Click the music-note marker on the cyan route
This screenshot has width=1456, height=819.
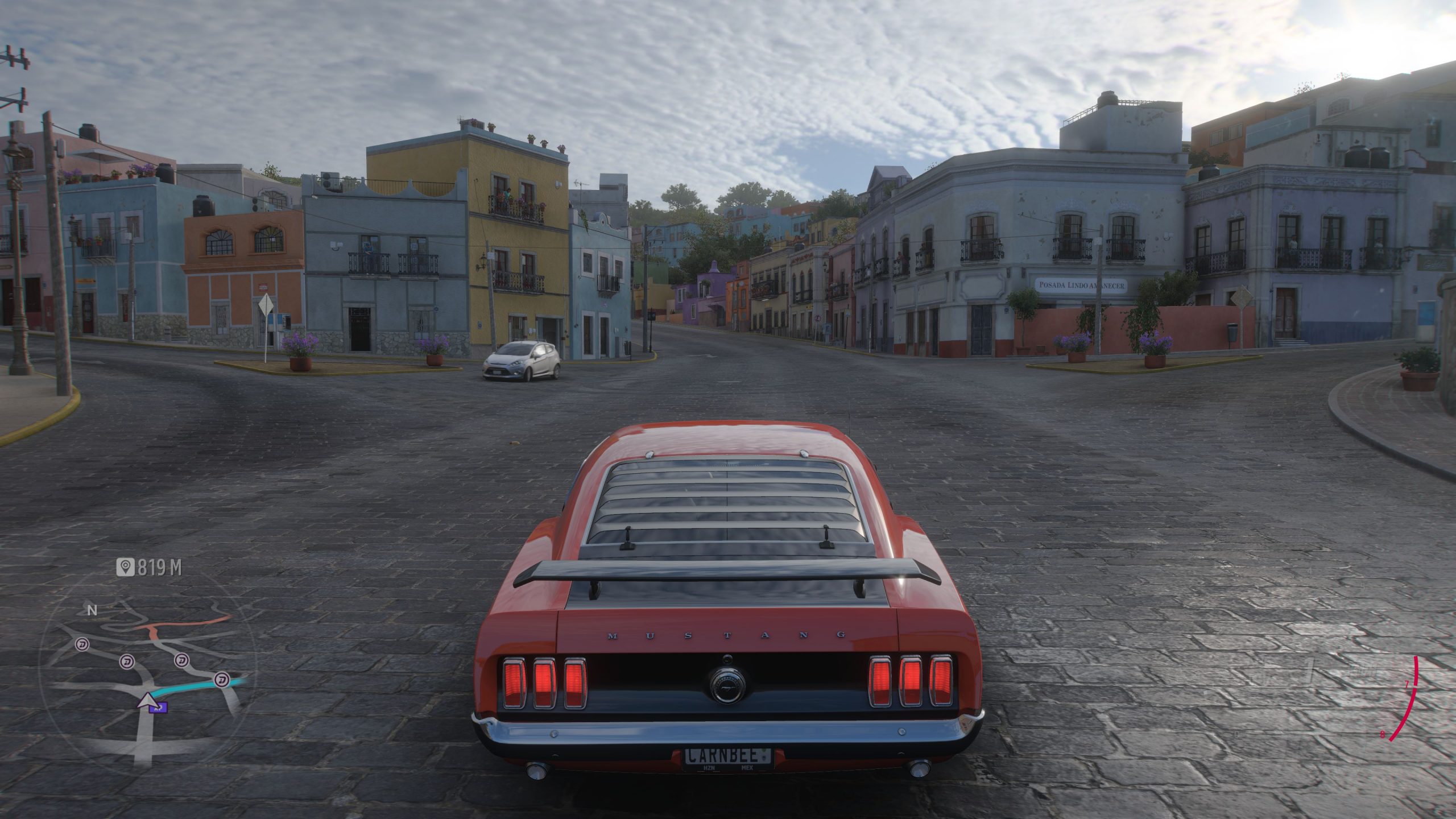222,679
